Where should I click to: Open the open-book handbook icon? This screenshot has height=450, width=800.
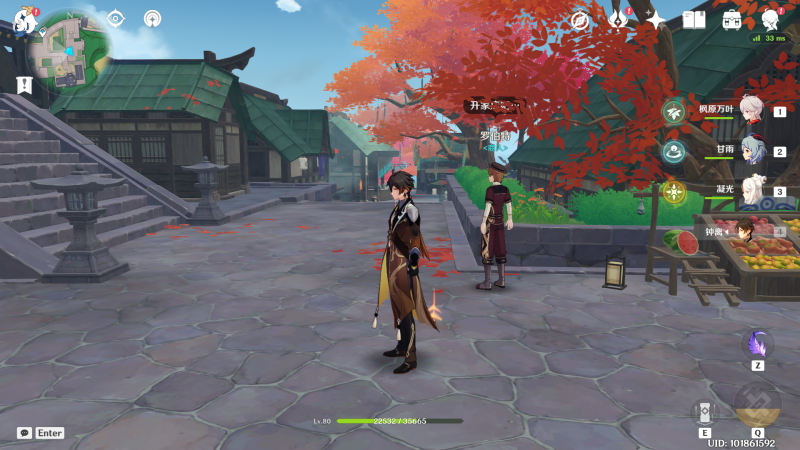click(693, 19)
